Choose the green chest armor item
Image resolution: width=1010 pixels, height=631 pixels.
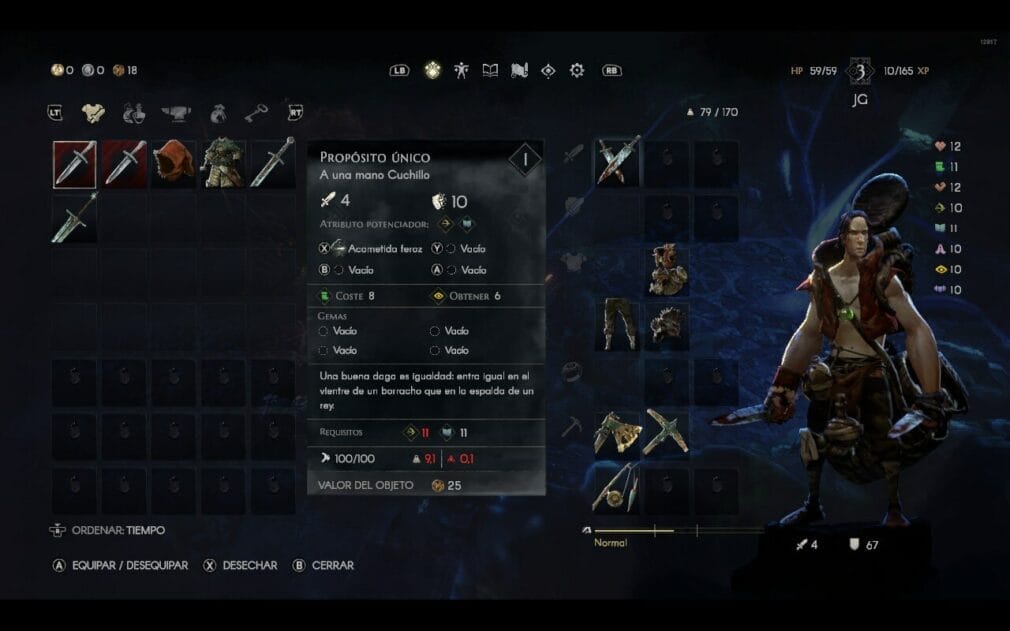(x=223, y=164)
